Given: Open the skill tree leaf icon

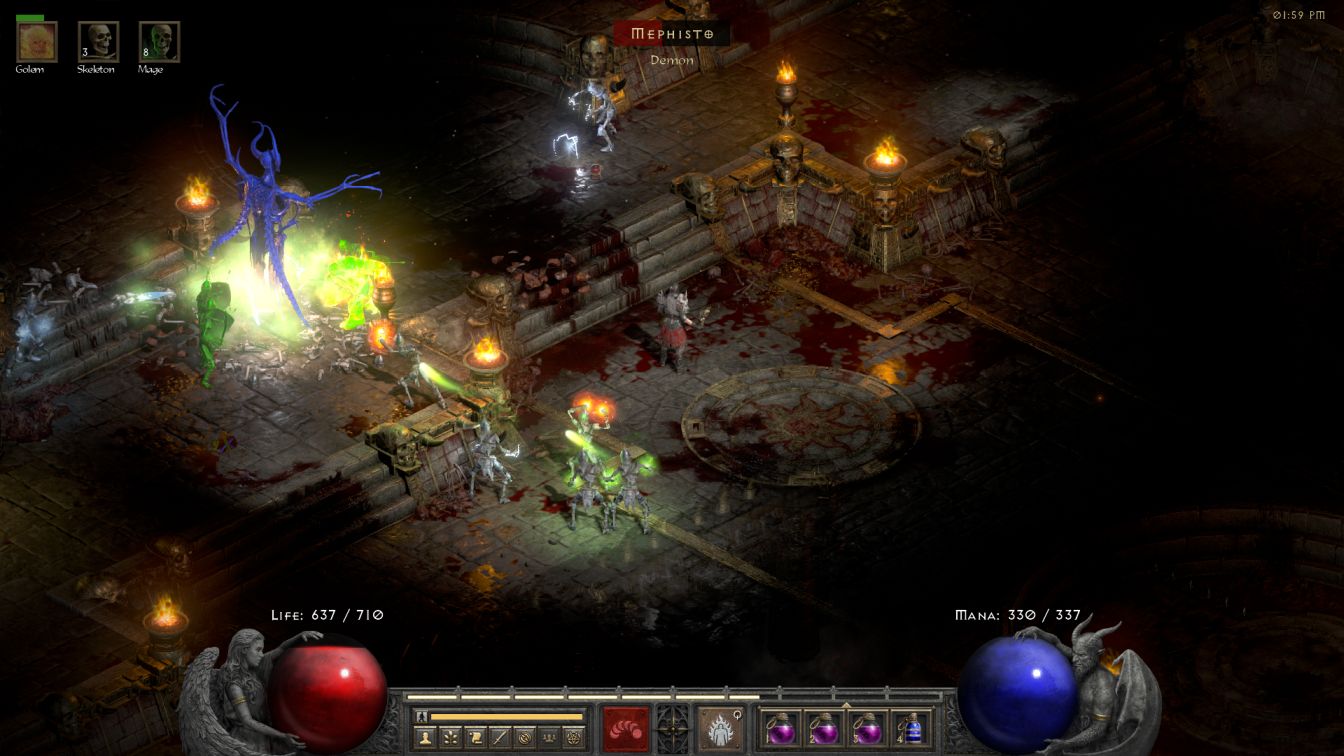Looking at the screenshot, I should (449, 738).
